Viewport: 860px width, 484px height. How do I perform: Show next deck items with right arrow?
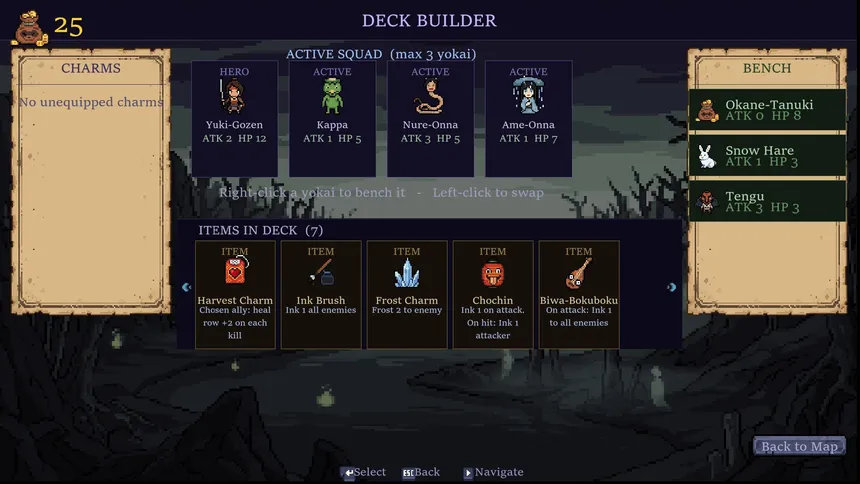pos(672,287)
